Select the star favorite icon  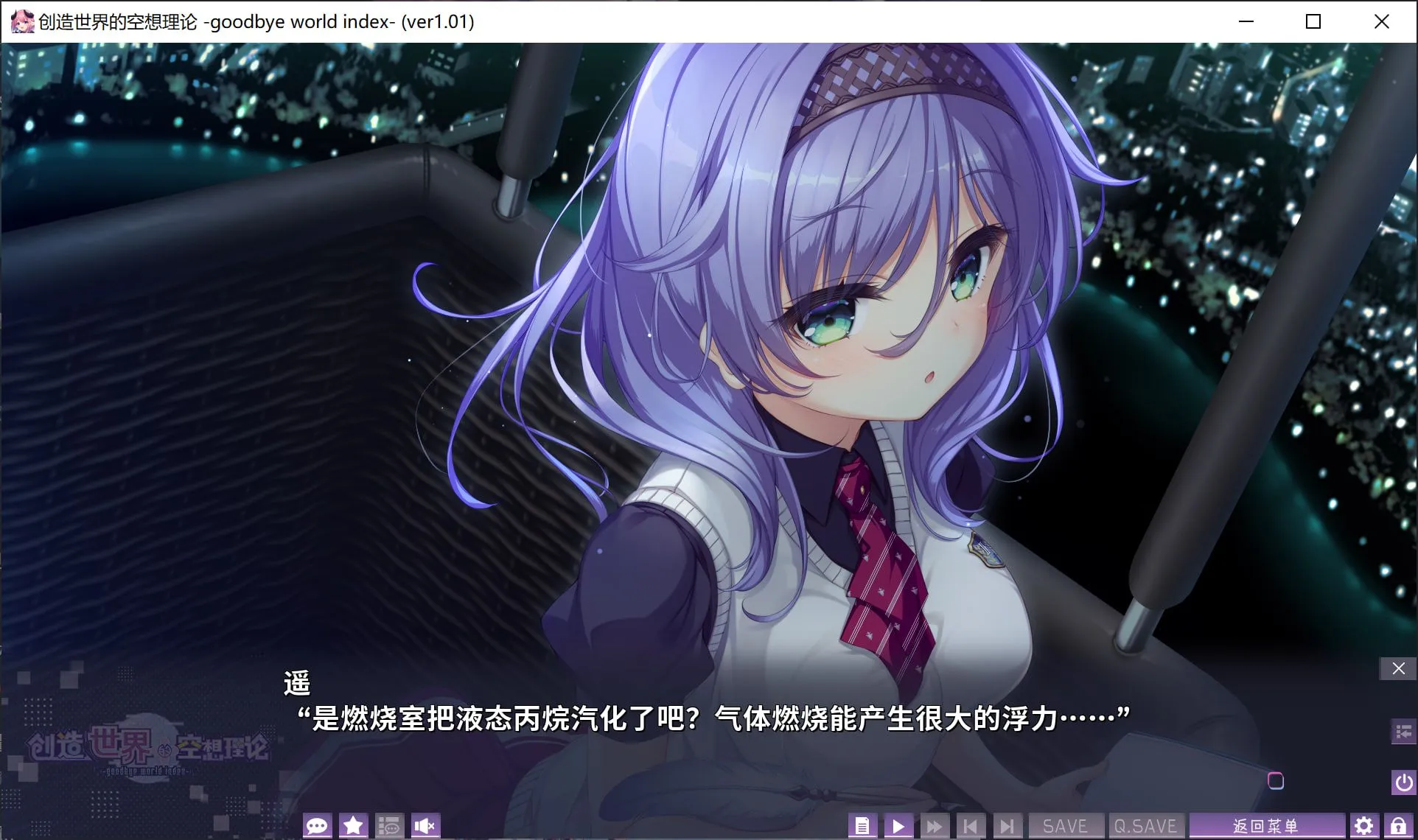[x=352, y=825]
